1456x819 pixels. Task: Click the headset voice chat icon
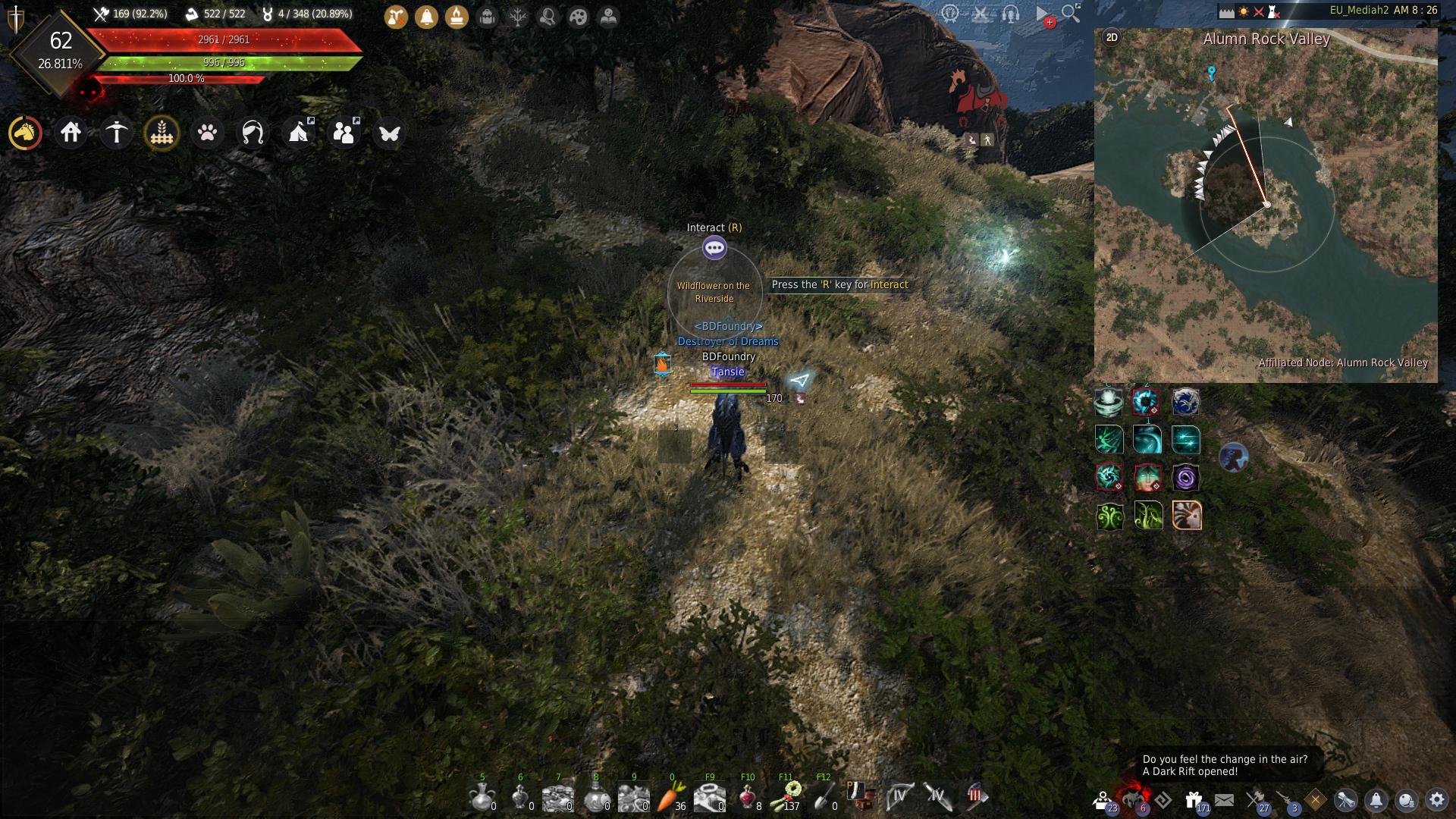pyautogui.click(x=1010, y=14)
